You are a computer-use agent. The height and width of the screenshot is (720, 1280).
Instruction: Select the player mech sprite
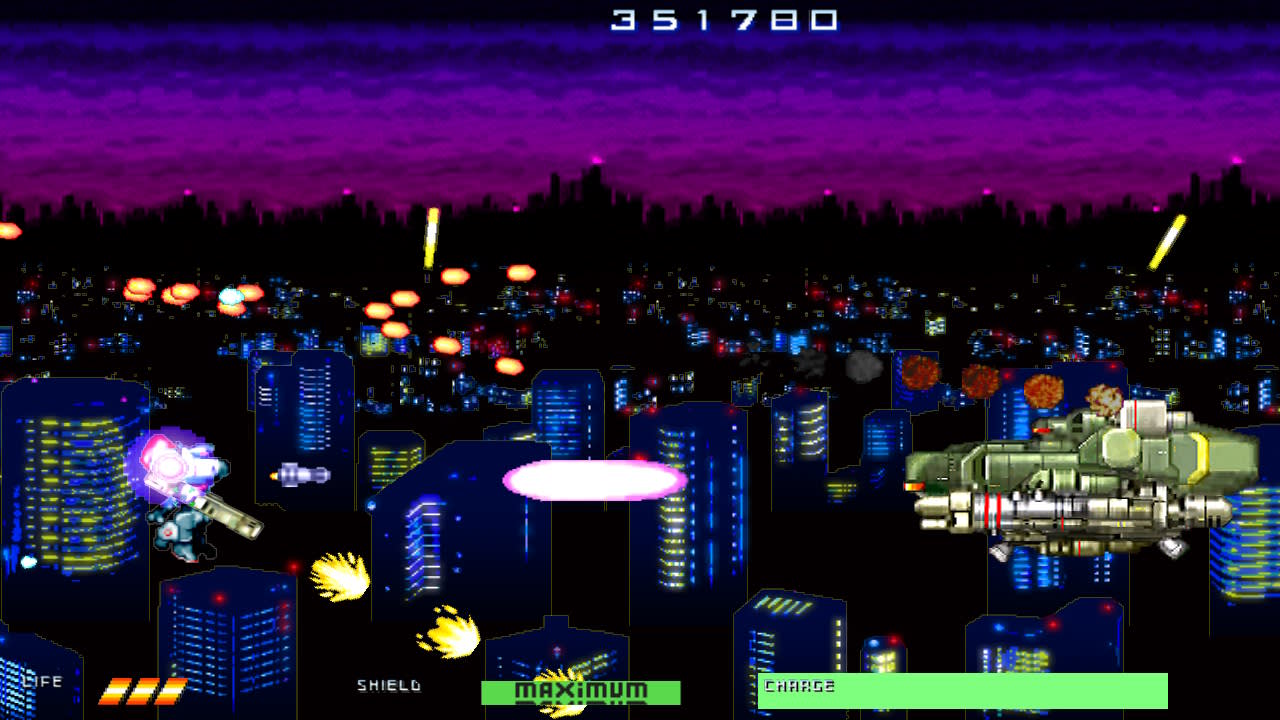tap(180, 500)
